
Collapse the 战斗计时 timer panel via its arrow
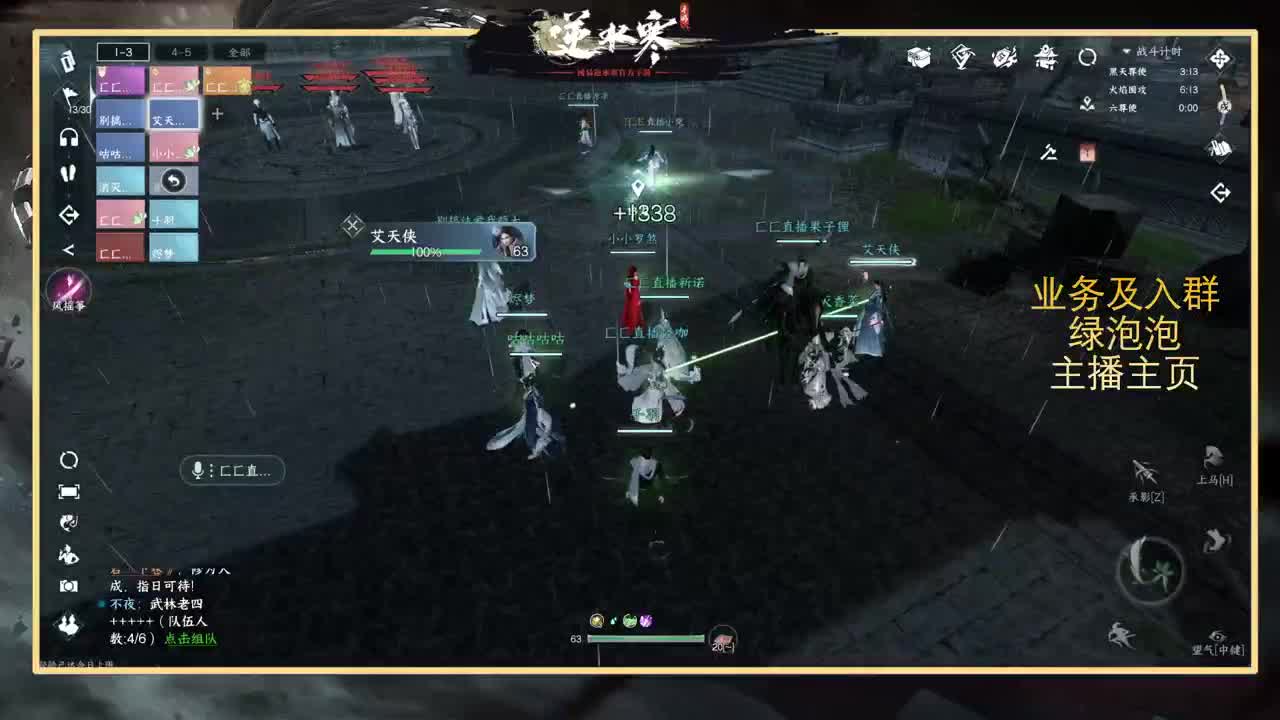[x=1125, y=53]
